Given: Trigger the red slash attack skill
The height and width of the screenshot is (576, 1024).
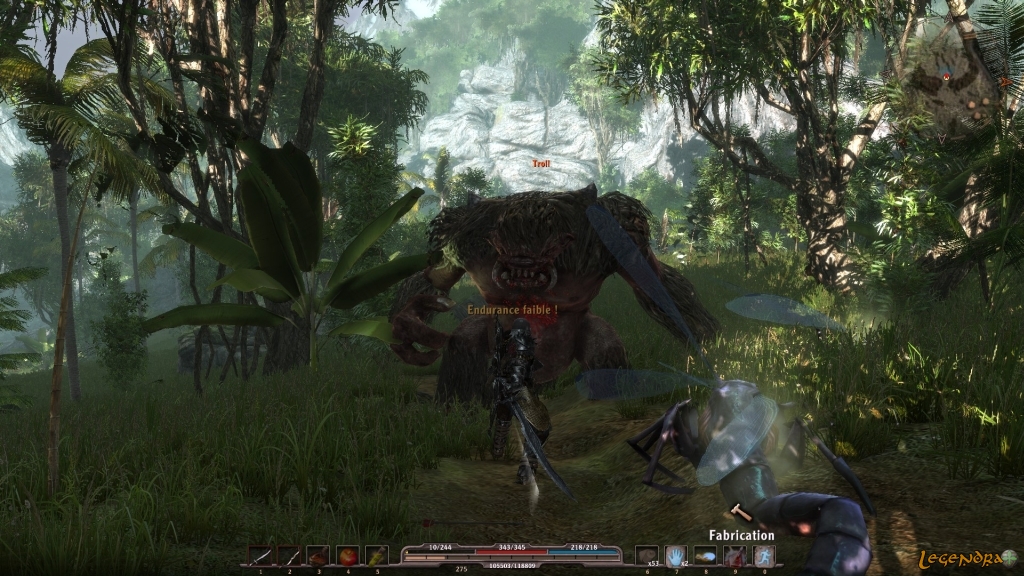Looking at the screenshot, I should pos(734,555).
